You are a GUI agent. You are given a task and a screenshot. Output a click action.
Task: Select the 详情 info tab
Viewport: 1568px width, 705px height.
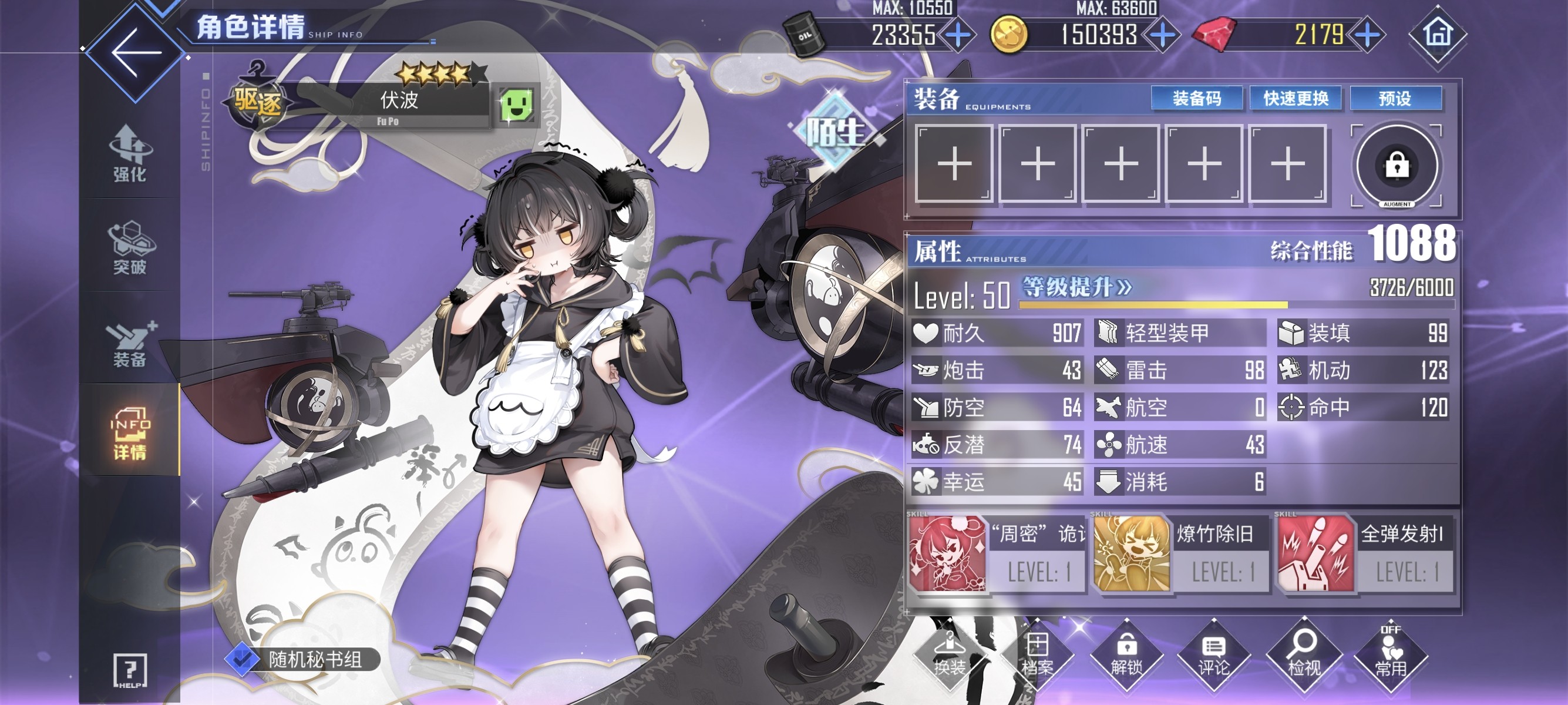[x=130, y=434]
